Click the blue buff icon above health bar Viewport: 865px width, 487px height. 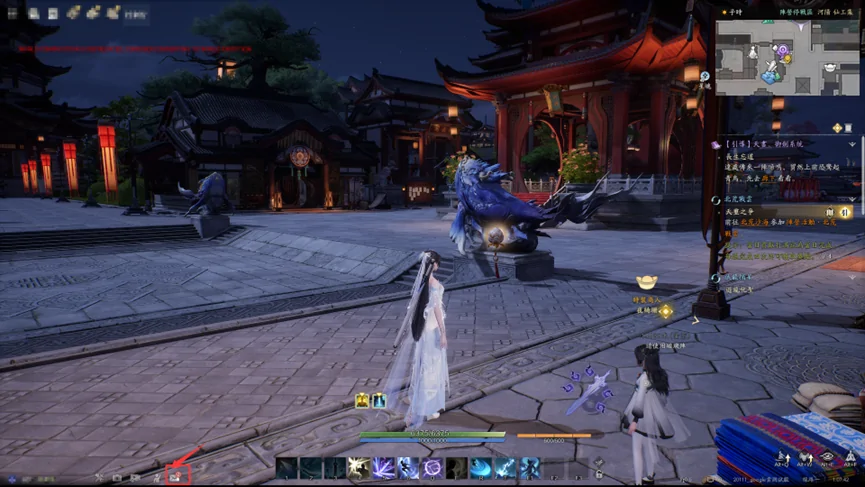point(380,401)
